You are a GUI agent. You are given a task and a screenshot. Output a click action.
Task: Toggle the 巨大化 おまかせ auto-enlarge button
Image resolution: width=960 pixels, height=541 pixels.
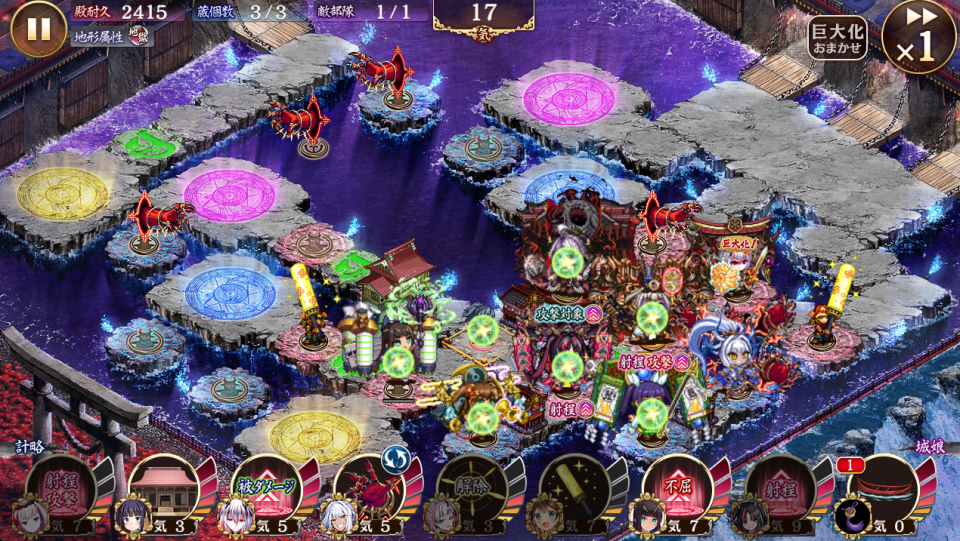click(837, 38)
